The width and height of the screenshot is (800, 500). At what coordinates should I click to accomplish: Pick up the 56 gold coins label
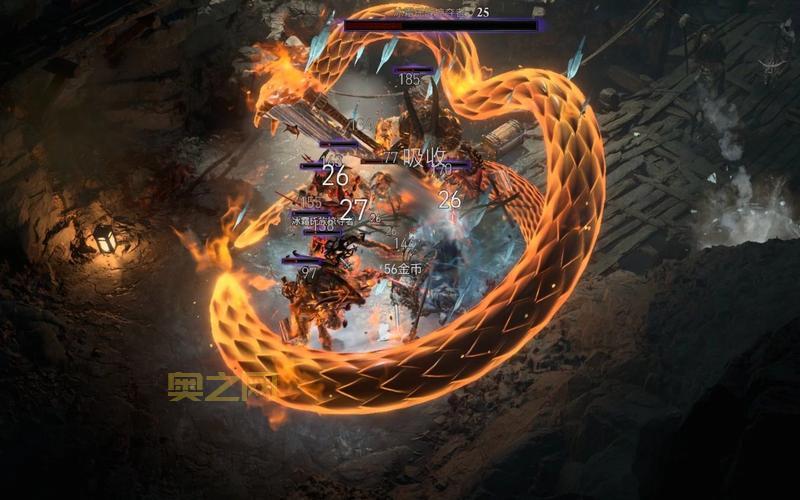tap(403, 269)
